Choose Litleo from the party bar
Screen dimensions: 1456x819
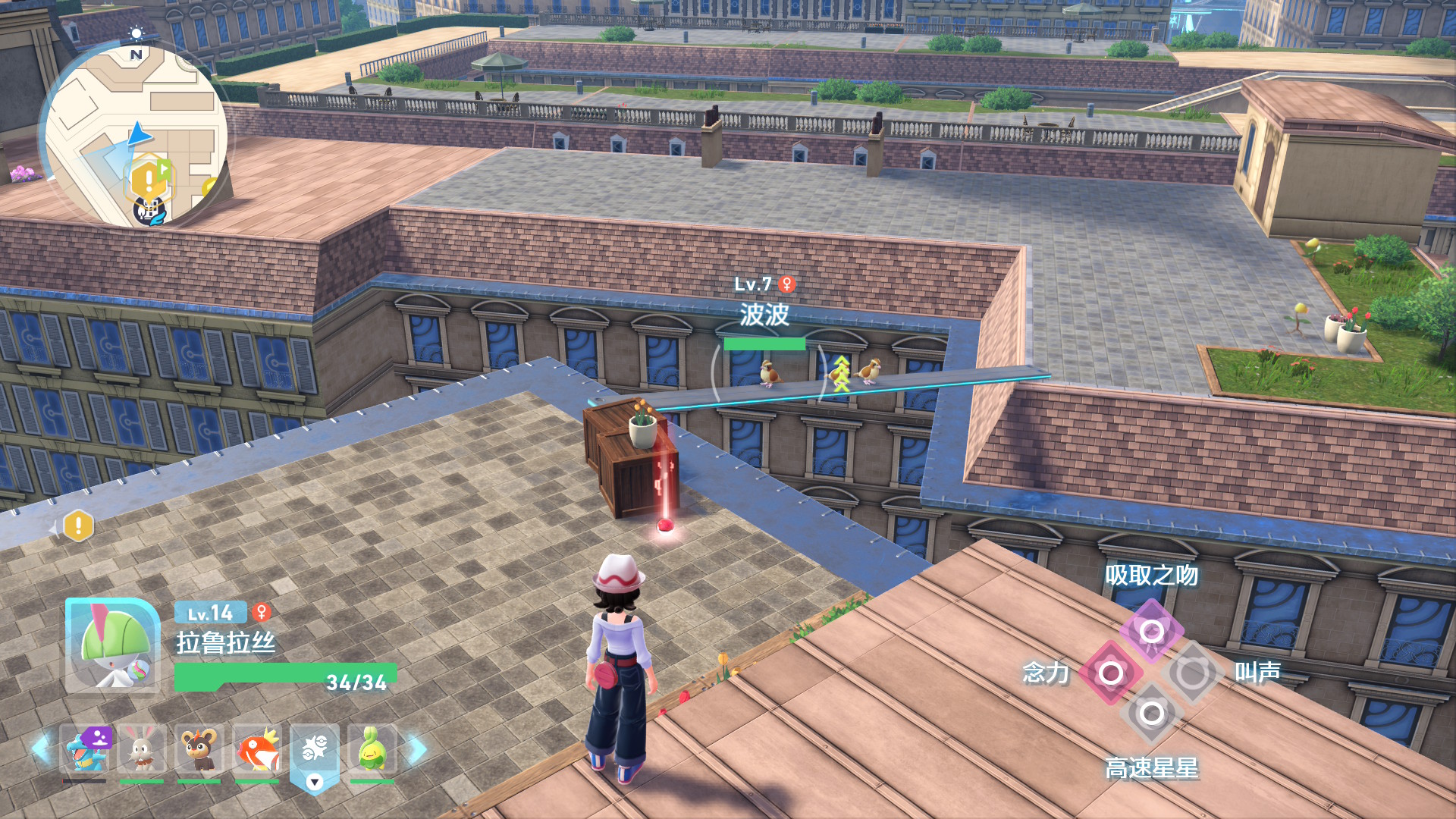[x=199, y=749]
